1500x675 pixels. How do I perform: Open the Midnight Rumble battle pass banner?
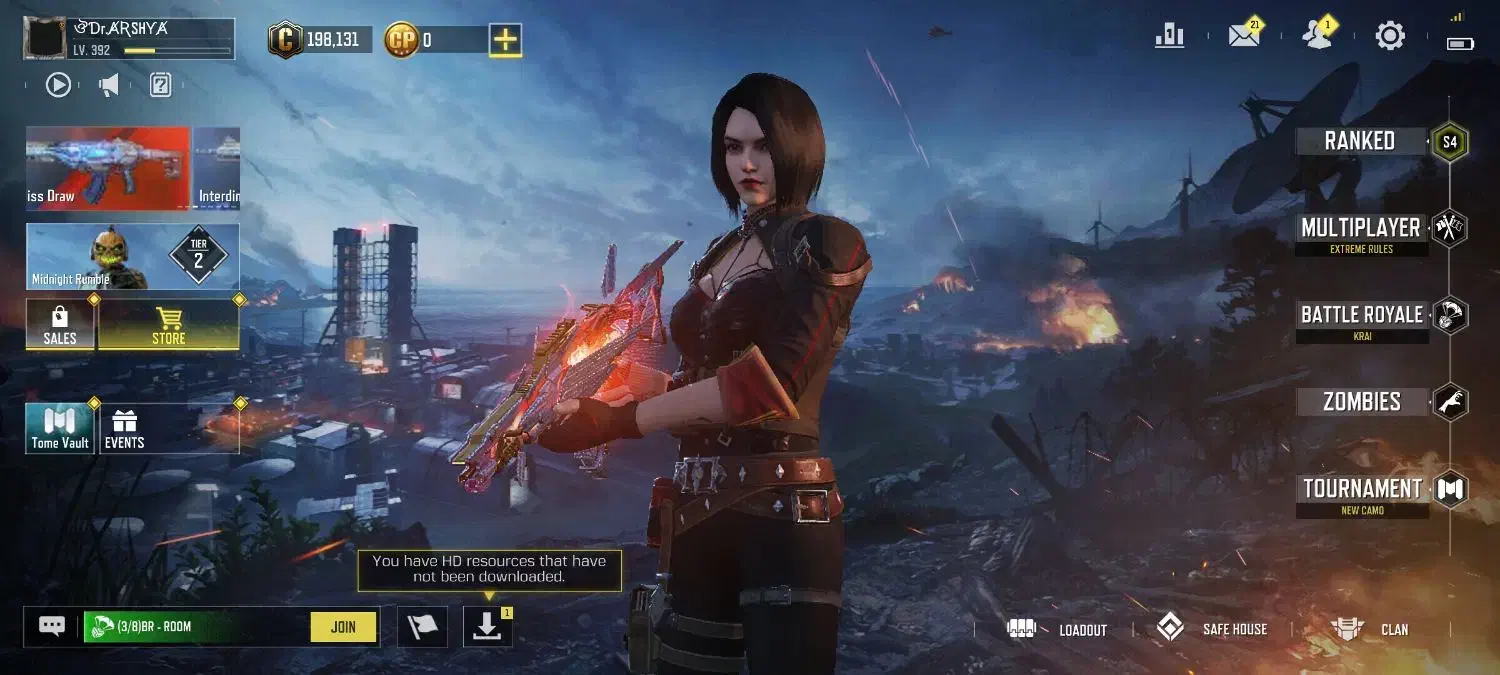tap(132, 257)
